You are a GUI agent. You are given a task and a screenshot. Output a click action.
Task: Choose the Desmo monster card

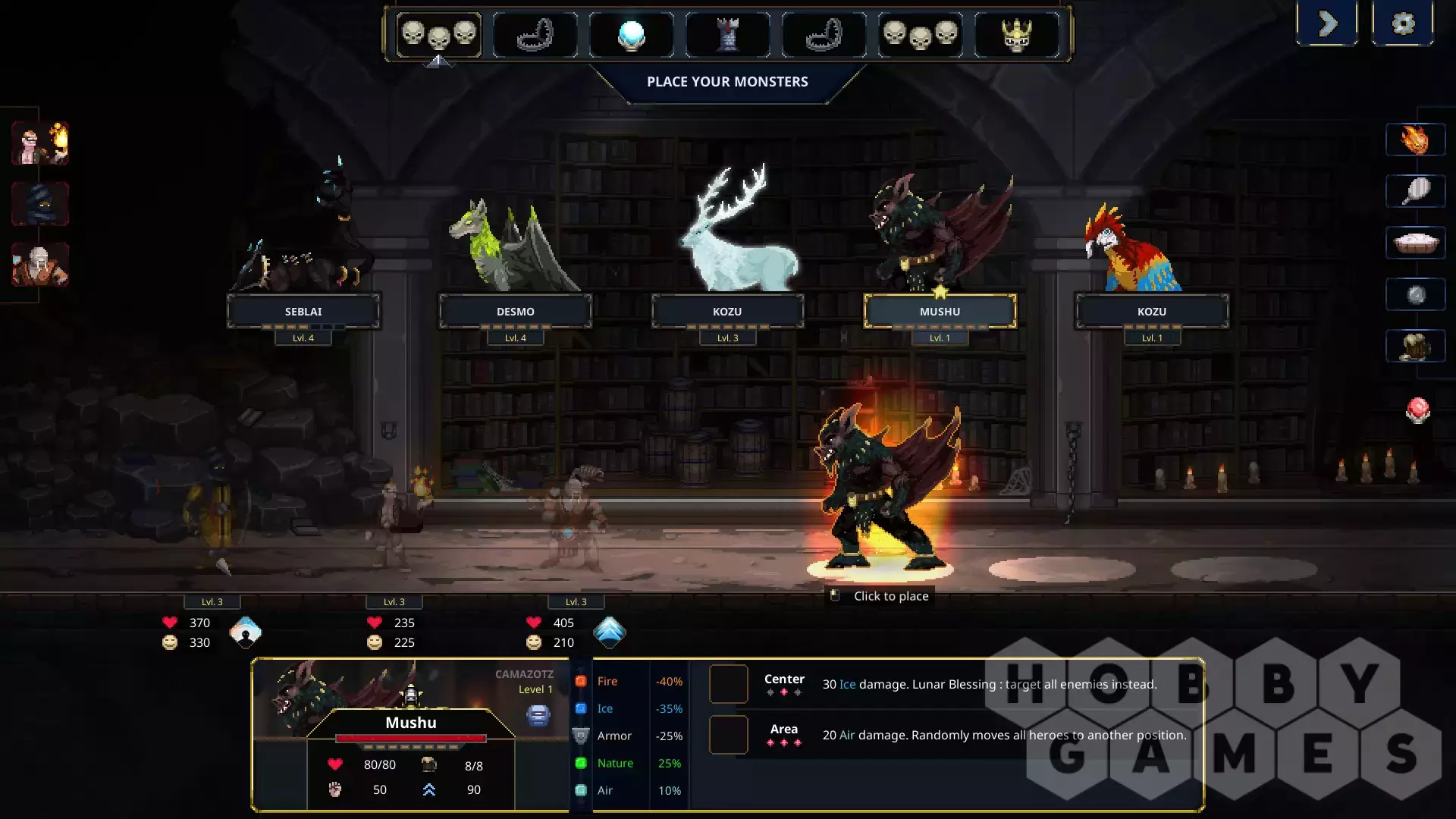516,311
